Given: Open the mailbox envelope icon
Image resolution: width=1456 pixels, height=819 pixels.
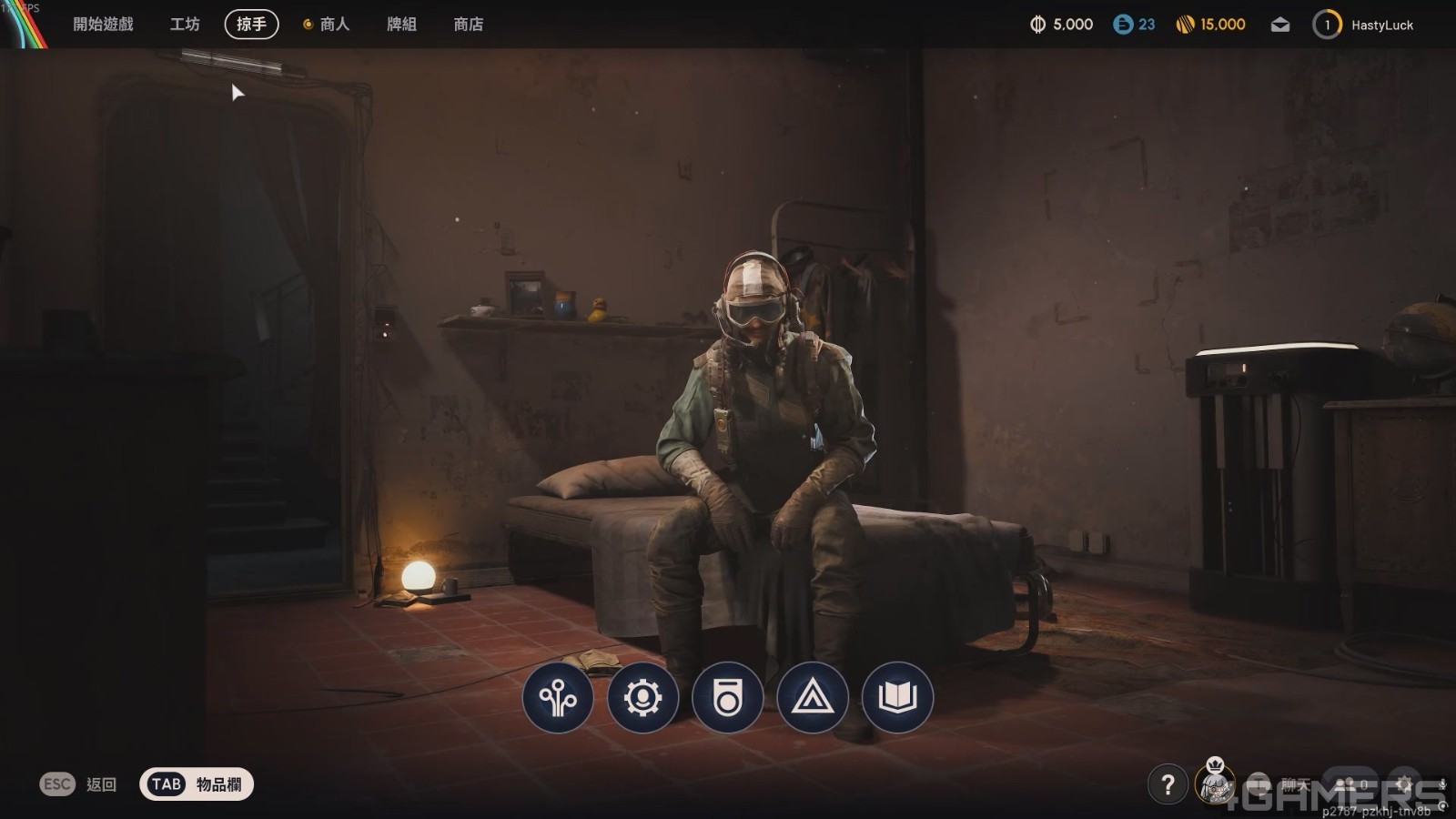Looking at the screenshot, I should (1280, 25).
